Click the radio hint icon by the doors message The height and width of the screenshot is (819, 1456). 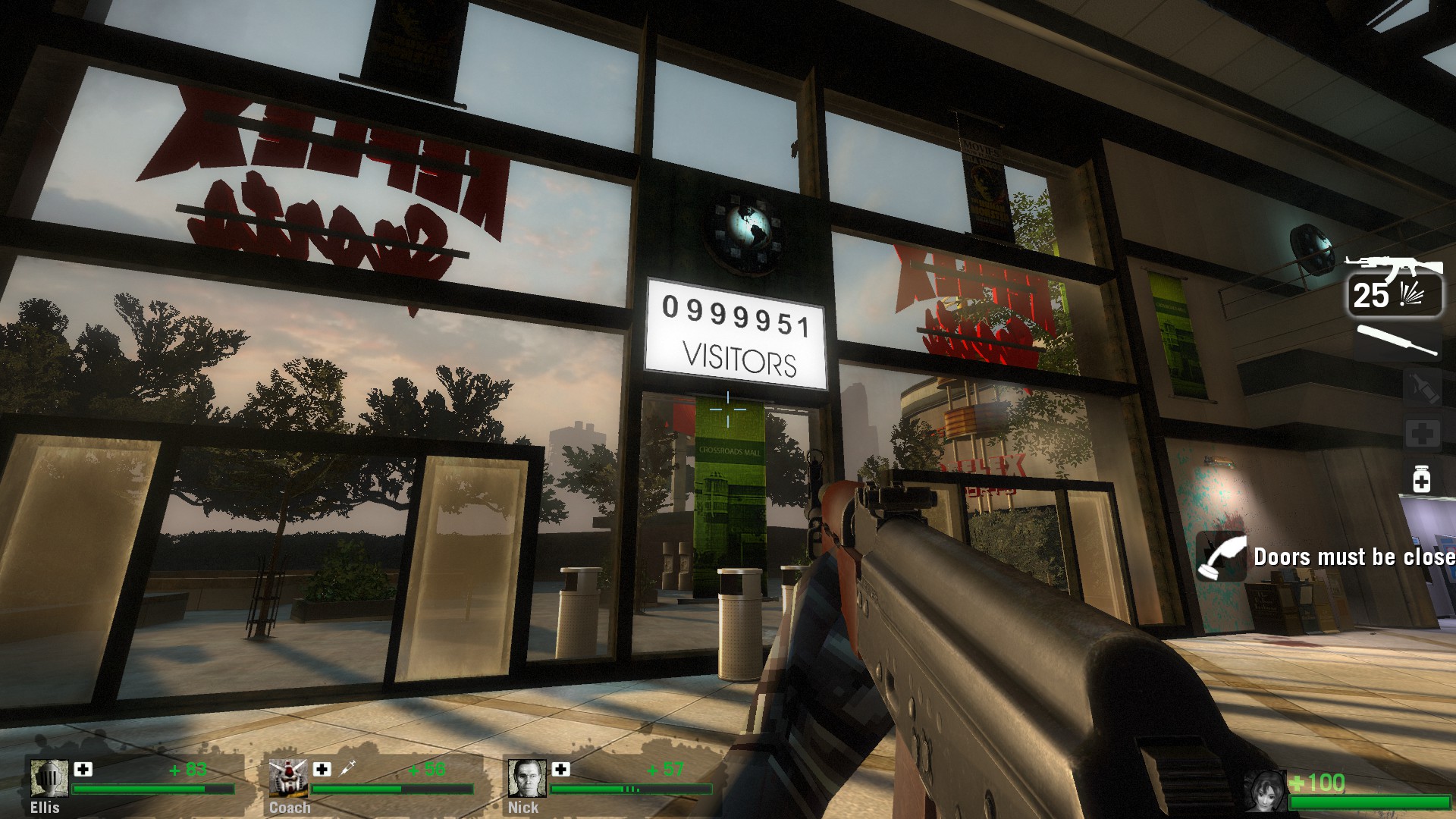pos(1221,557)
